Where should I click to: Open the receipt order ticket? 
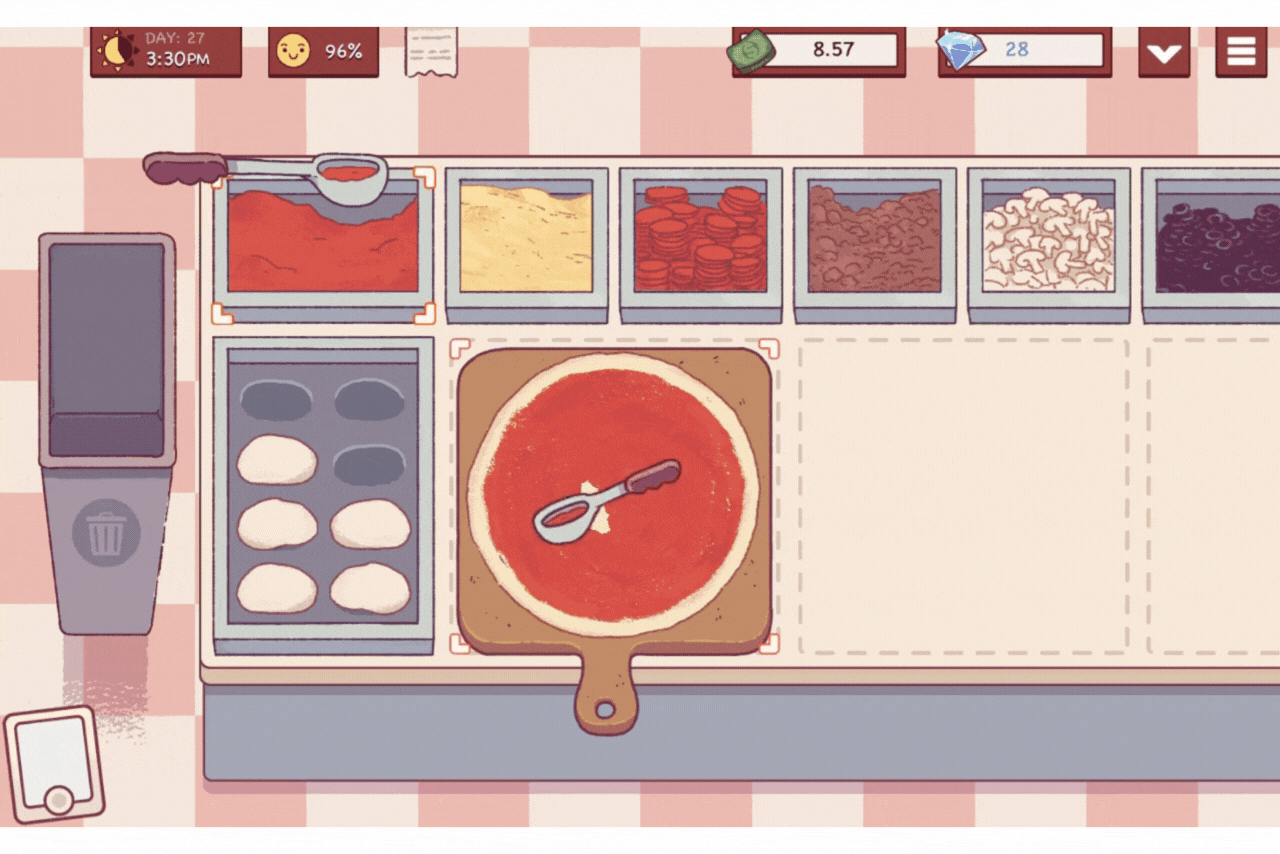tap(430, 50)
